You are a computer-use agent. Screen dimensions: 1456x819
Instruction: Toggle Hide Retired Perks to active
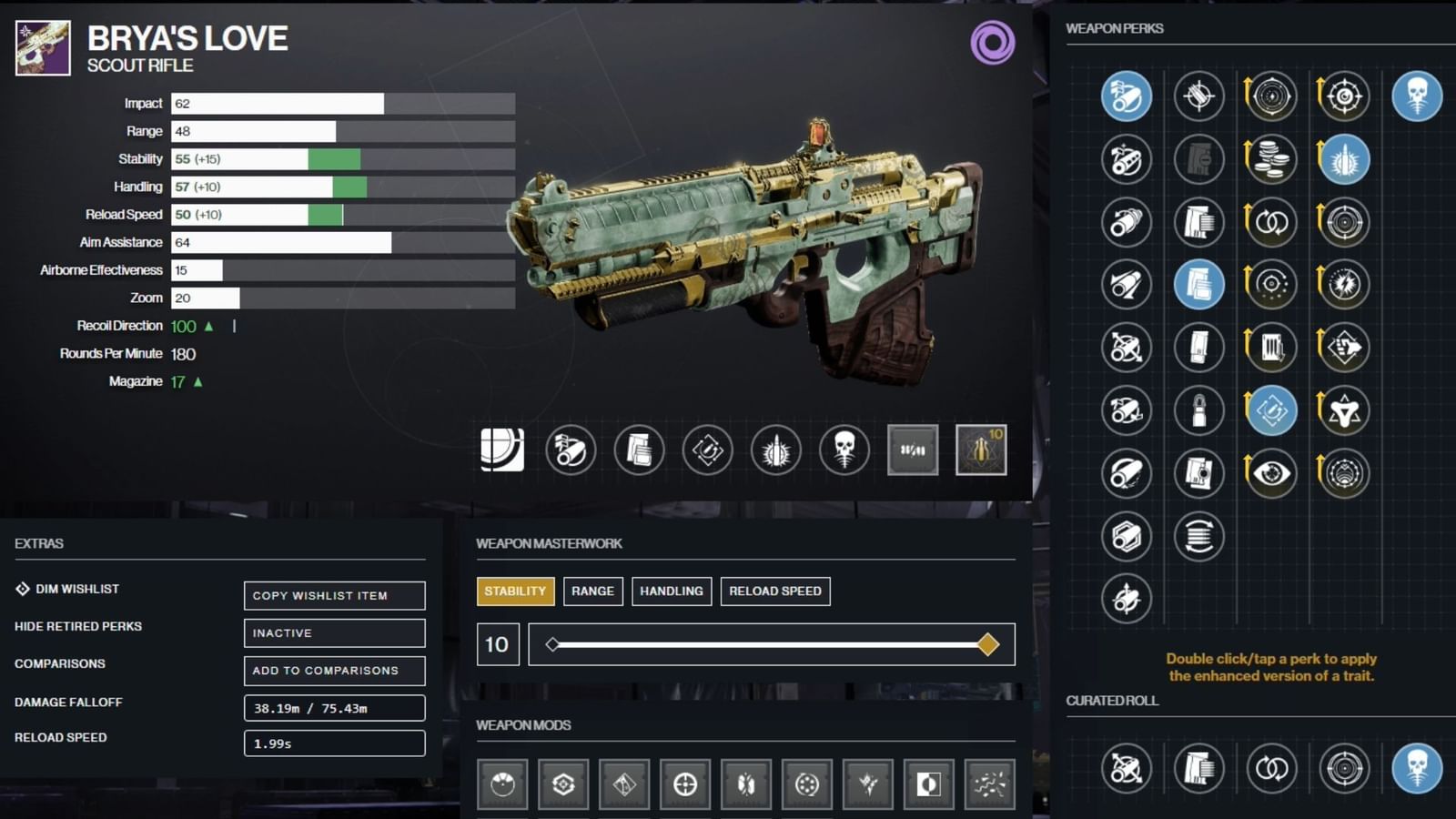pyautogui.click(x=334, y=632)
